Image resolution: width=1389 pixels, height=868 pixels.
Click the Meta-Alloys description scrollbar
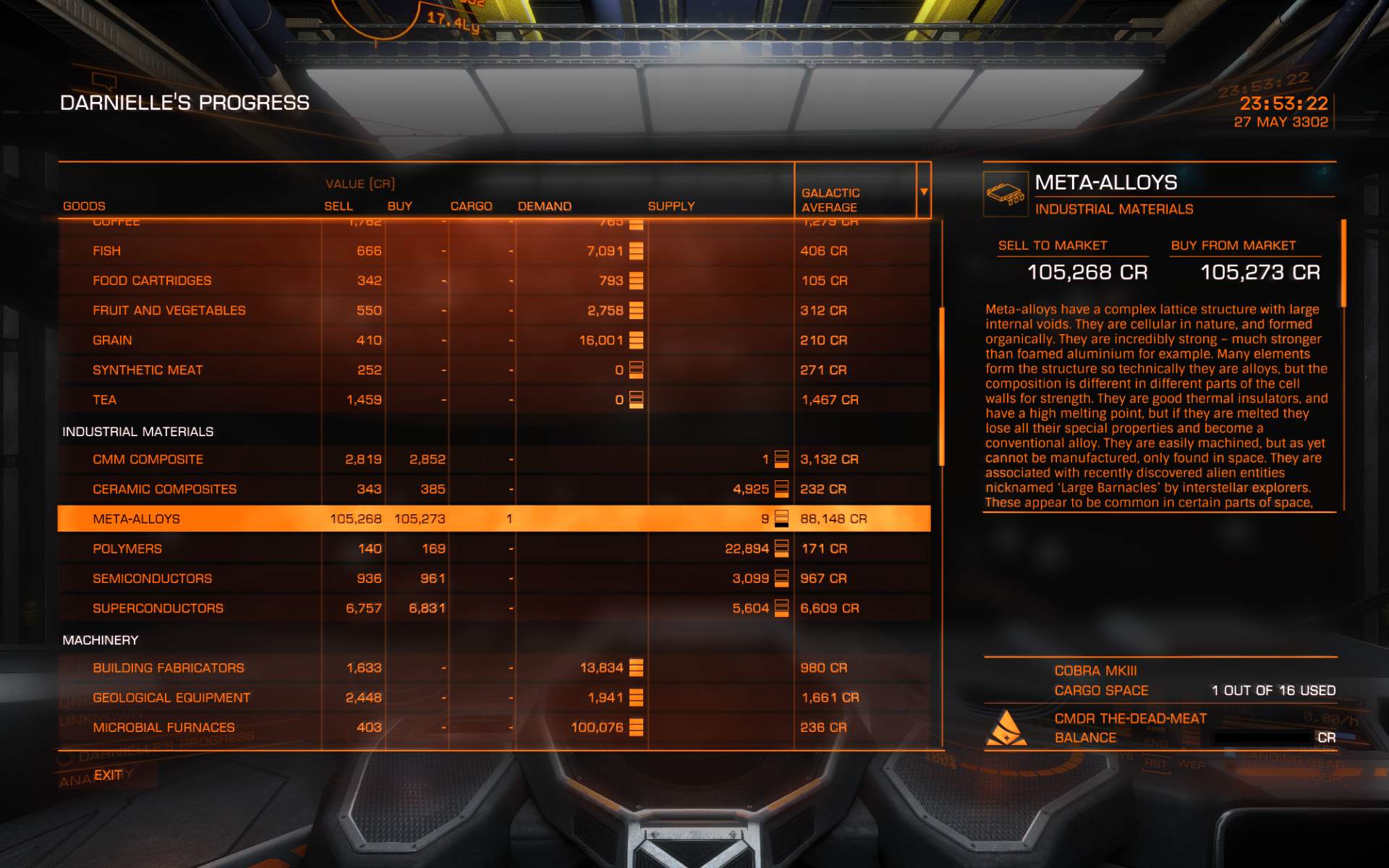[1343, 264]
